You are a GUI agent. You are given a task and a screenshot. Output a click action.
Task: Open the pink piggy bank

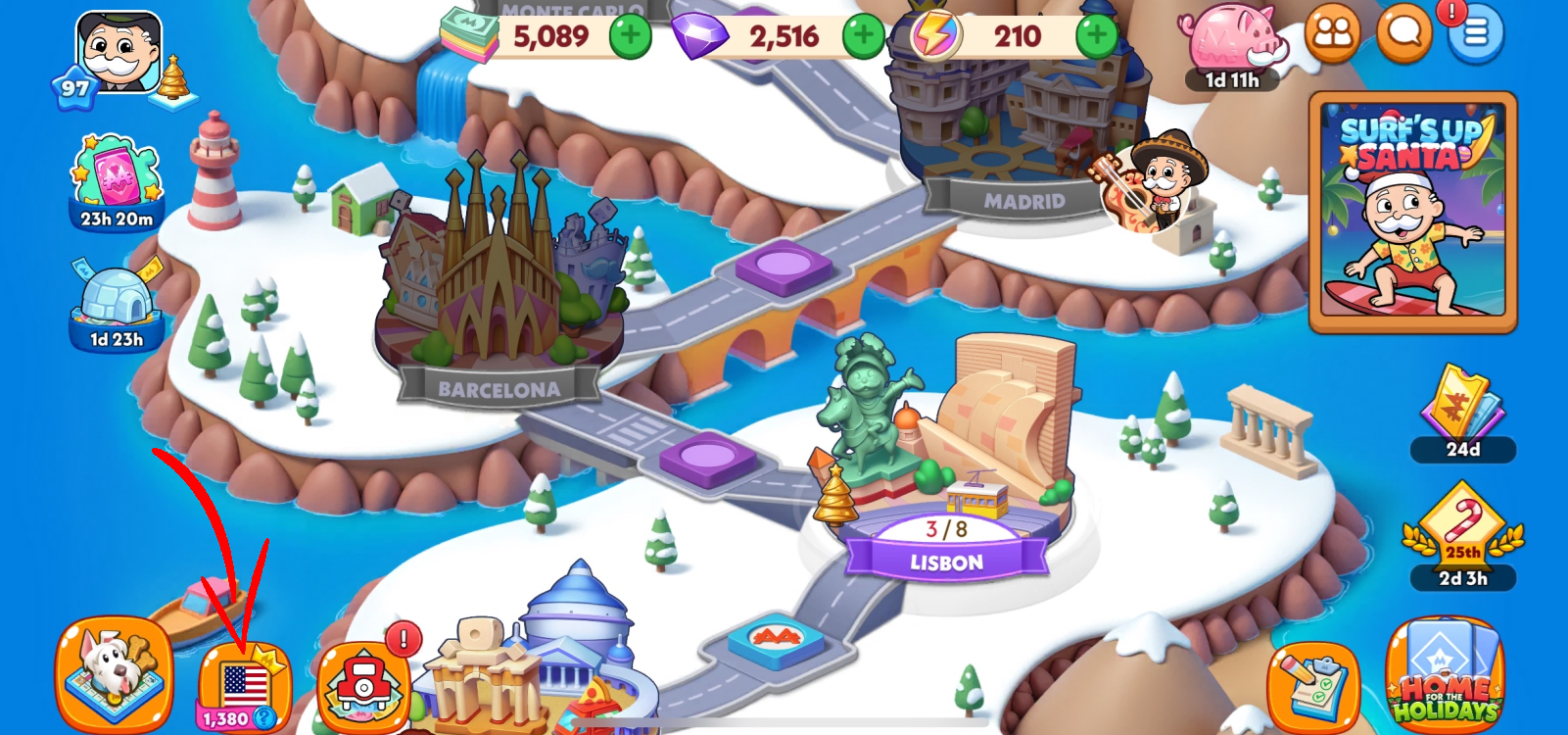[x=1233, y=41]
